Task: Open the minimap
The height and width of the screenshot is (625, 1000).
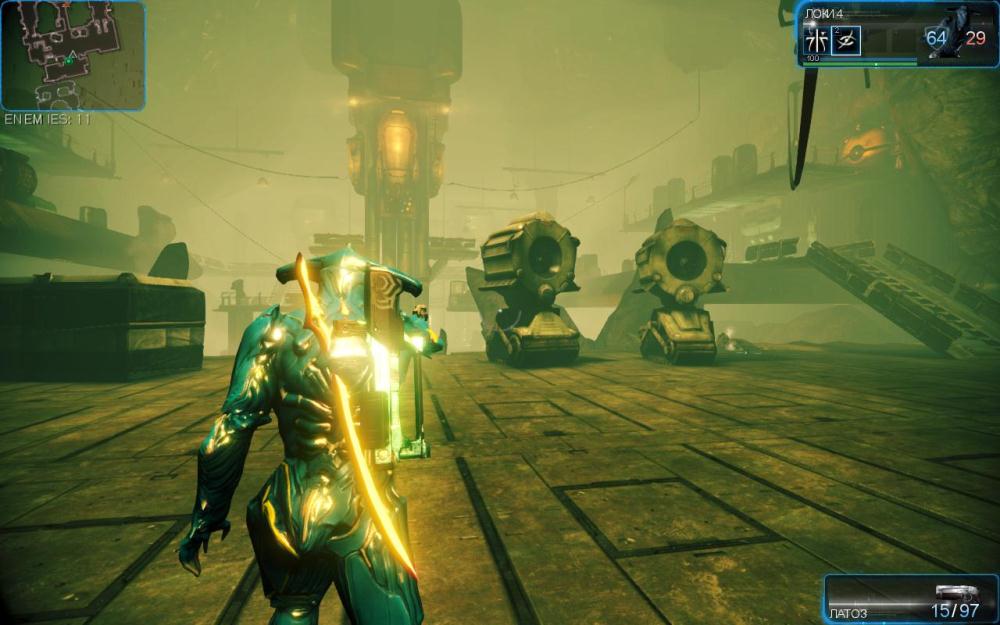Action: click(72, 55)
